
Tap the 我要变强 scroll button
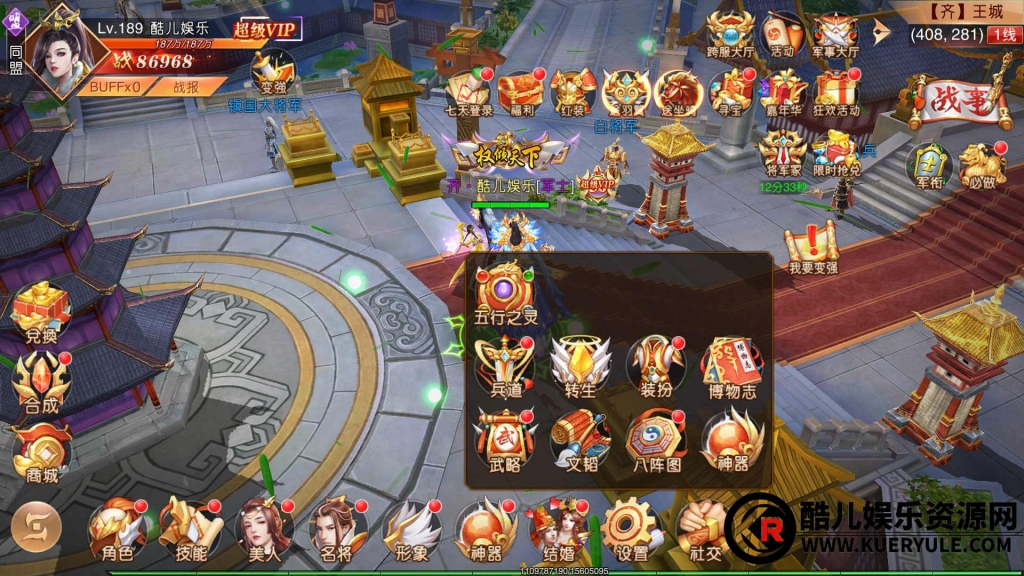(812, 245)
